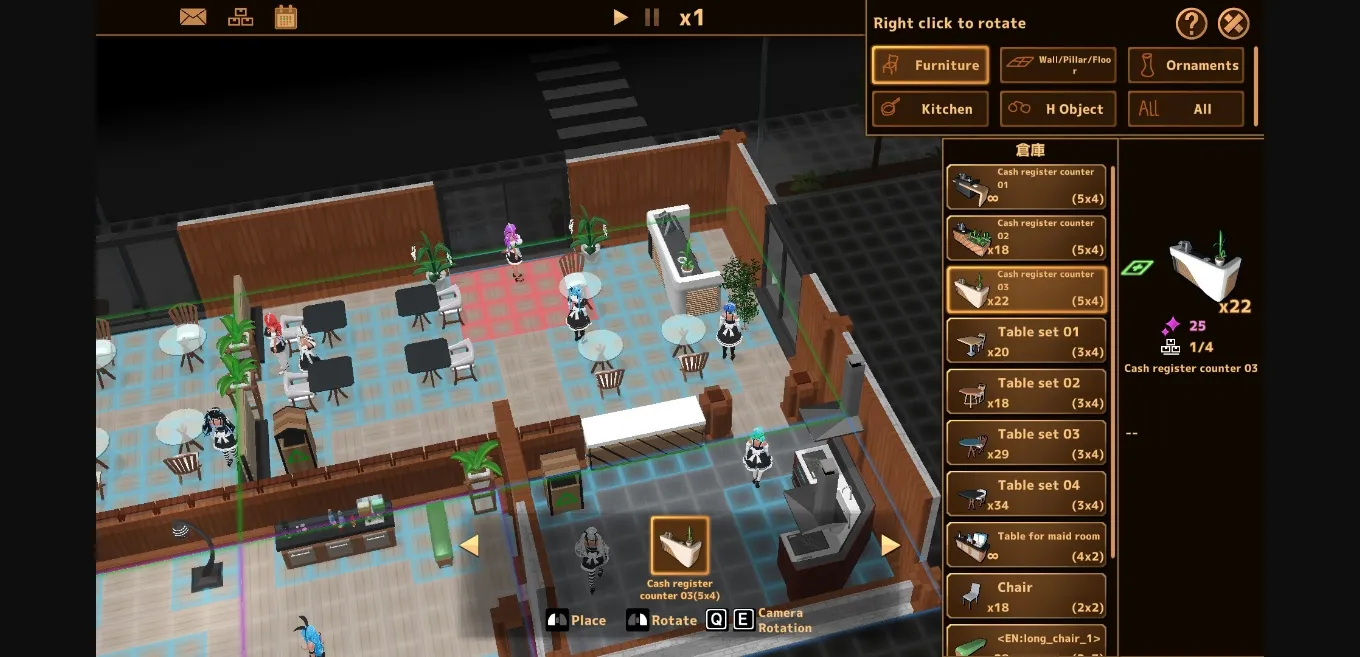
Task: Choose Cash register counter 02 item
Action: (1026, 238)
